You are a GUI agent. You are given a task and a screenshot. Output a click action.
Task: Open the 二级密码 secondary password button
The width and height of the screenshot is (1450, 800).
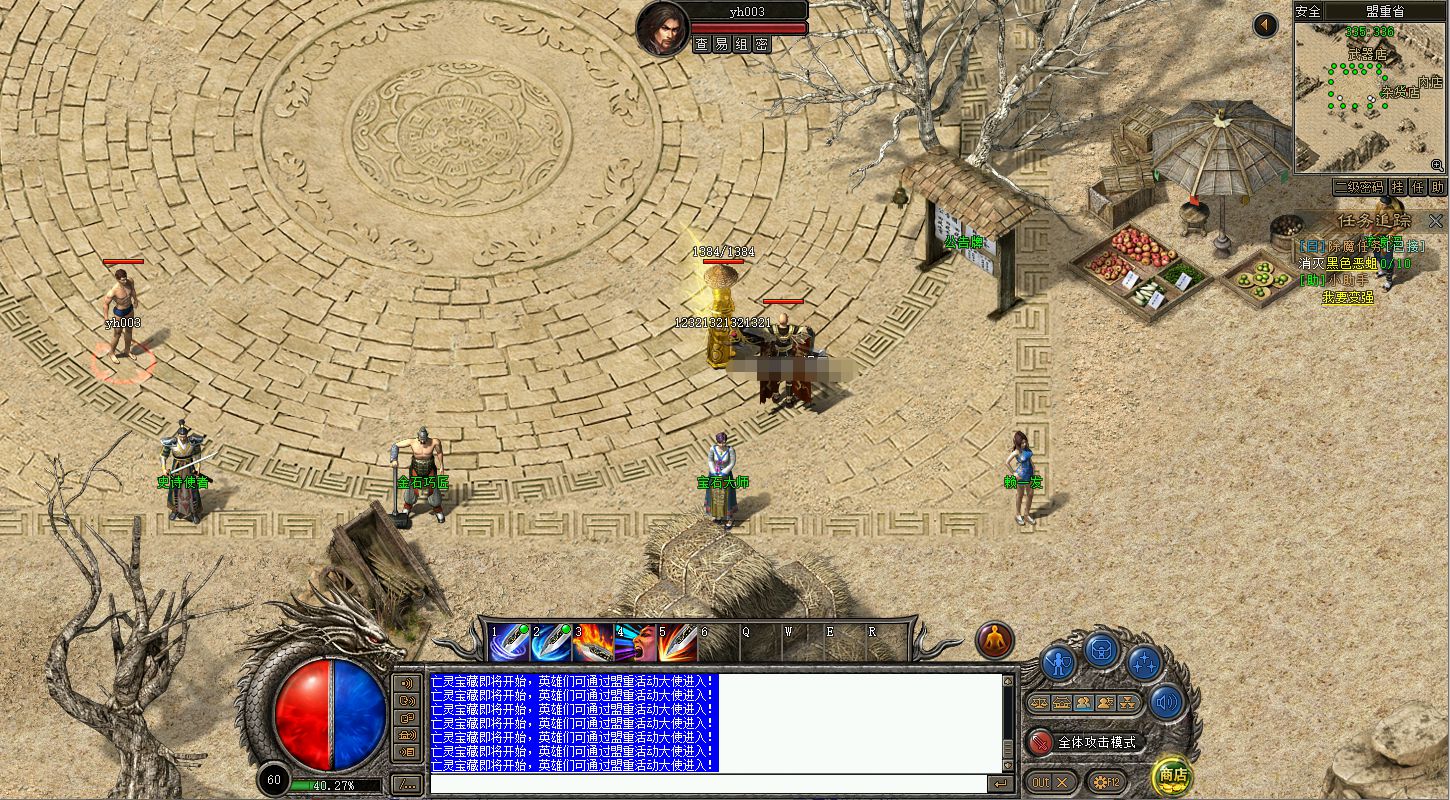click(1358, 187)
